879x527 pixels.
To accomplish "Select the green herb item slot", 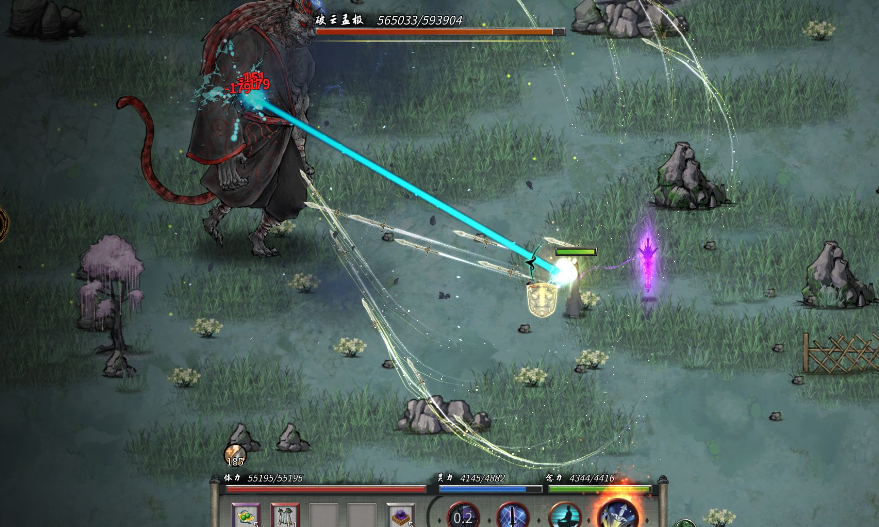I will pos(246,515).
